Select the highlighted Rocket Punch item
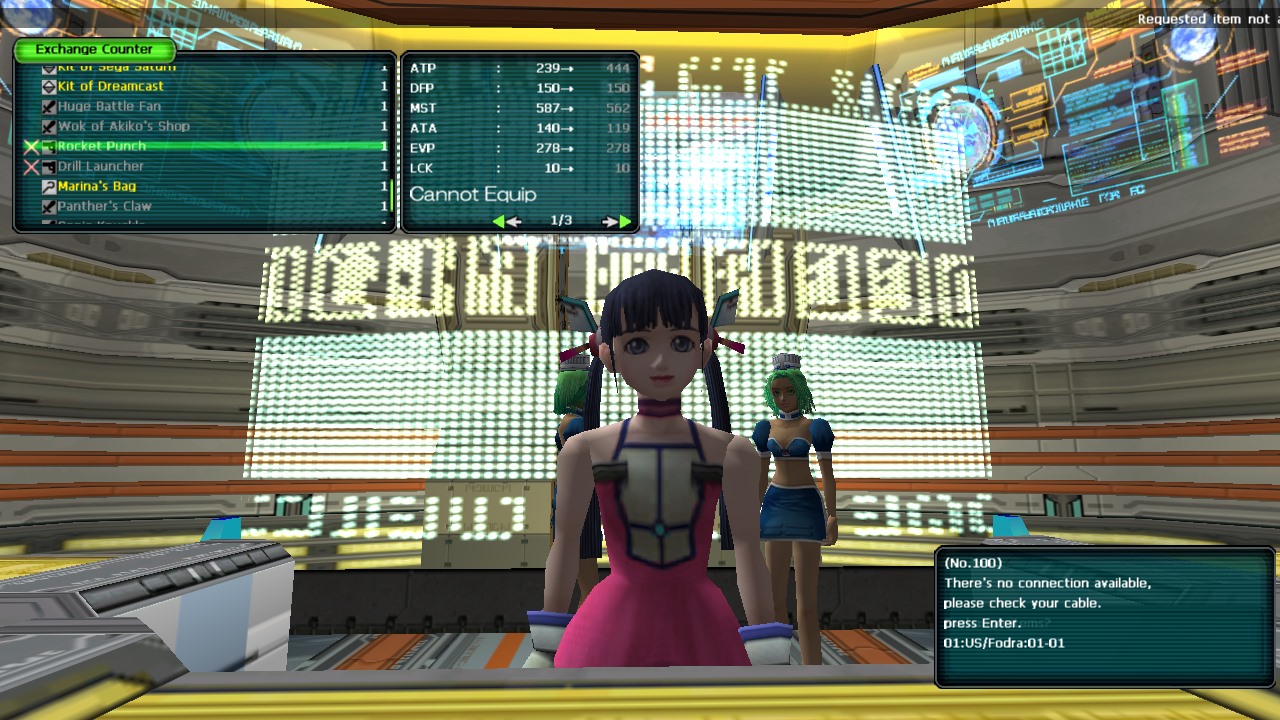The width and height of the screenshot is (1280, 720). 101,147
